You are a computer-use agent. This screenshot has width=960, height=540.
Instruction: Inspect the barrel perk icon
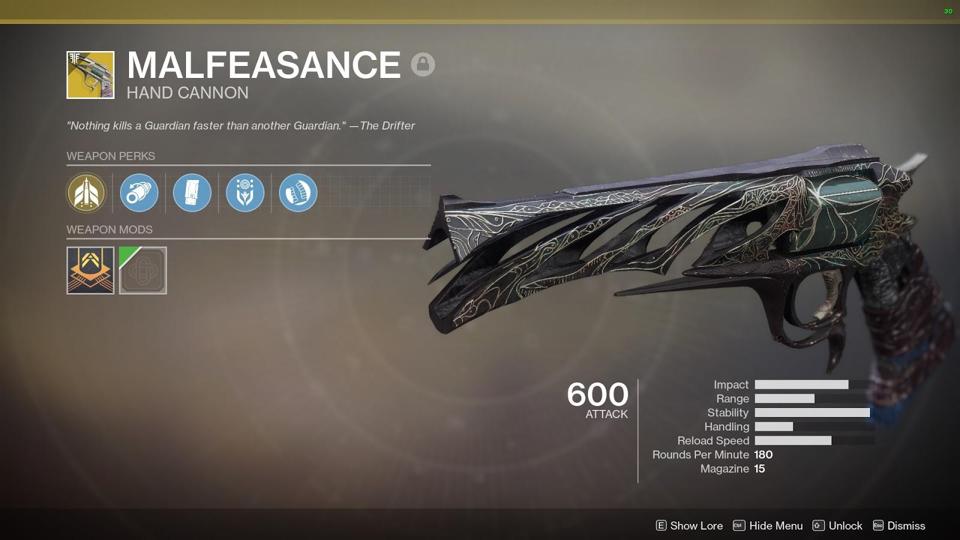[x=139, y=193]
